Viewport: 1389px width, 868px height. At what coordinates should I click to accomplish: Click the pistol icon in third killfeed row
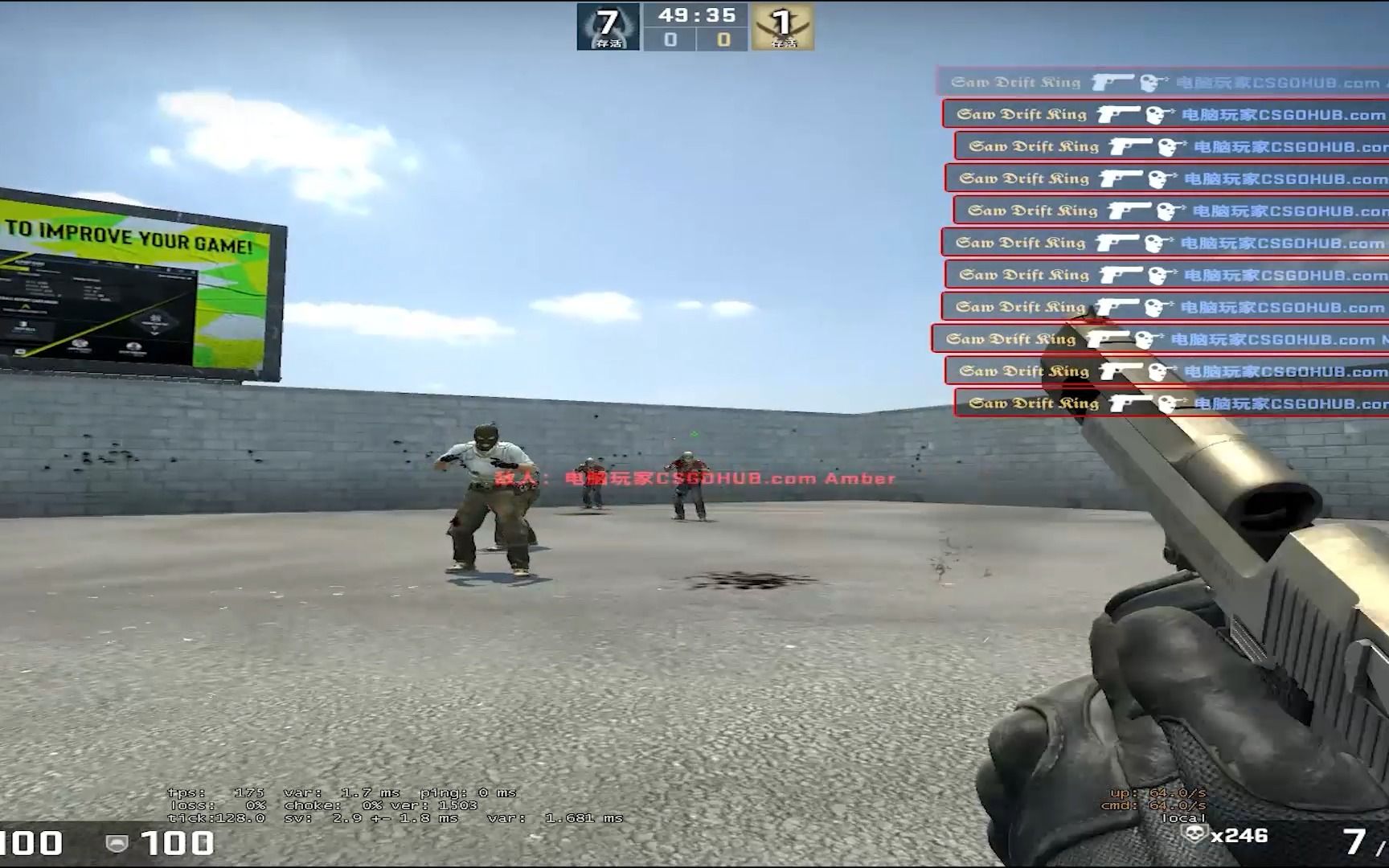point(1132,146)
